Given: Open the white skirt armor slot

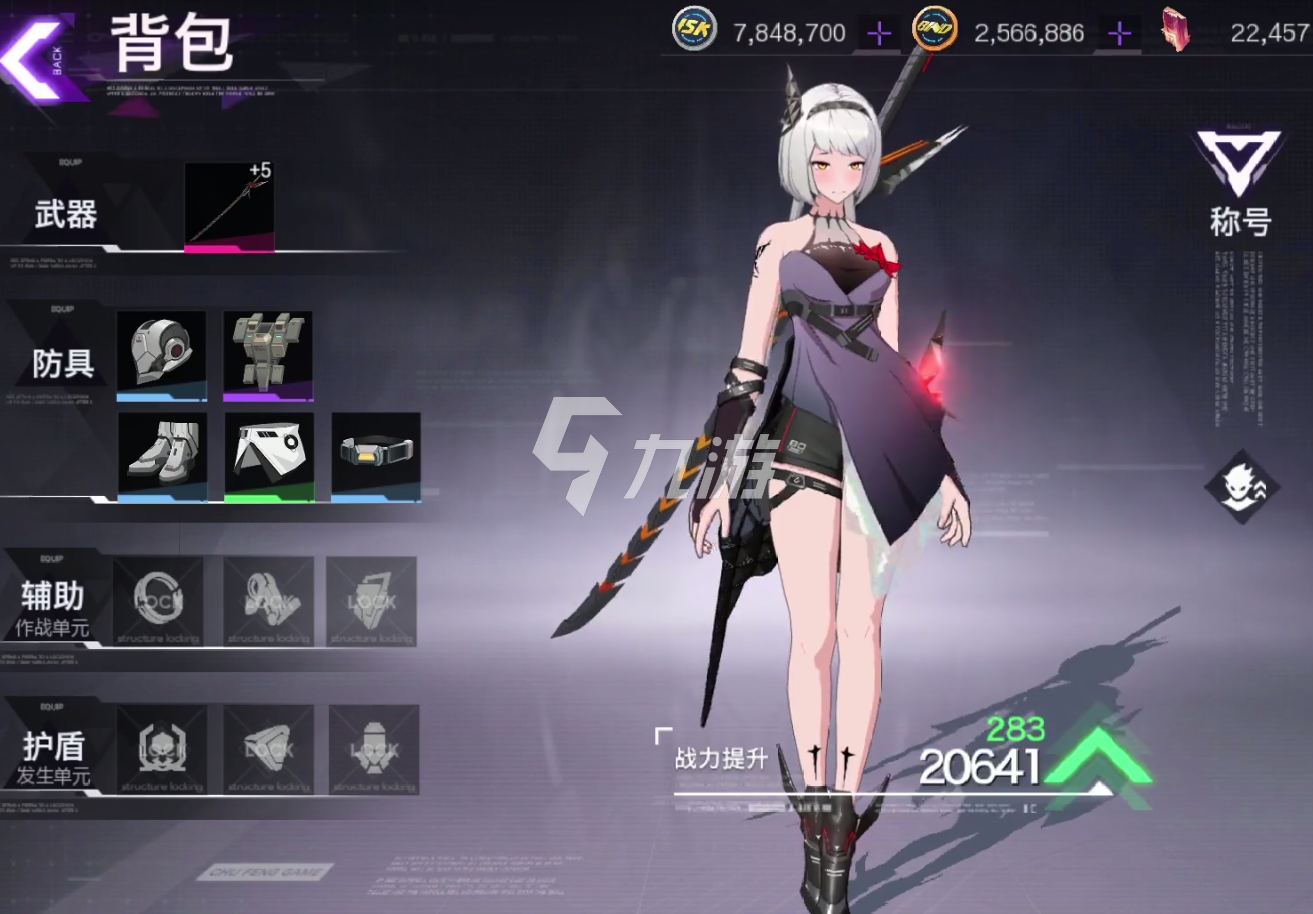Looking at the screenshot, I should (x=269, y=455).
